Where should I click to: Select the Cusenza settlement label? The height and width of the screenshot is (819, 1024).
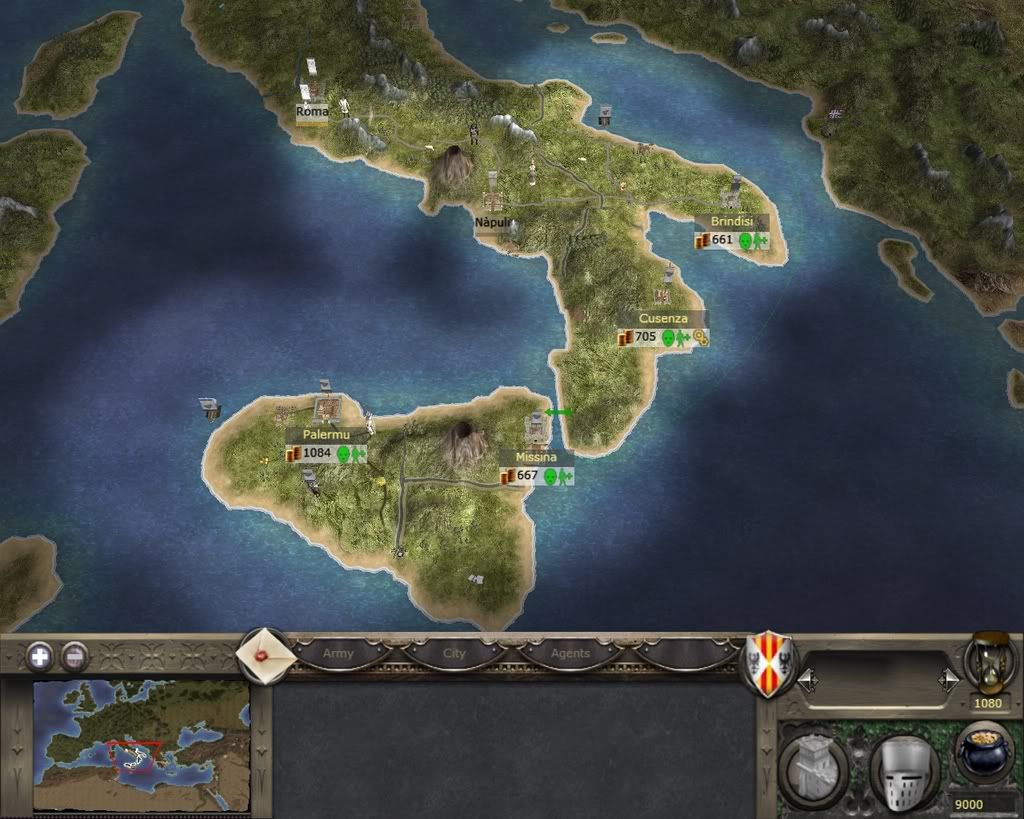[x=663, y=319]
